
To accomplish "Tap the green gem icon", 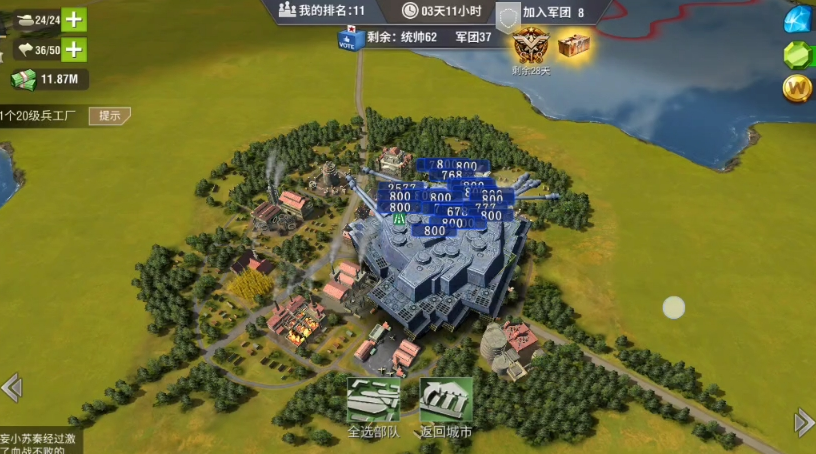I will [798, 53].
